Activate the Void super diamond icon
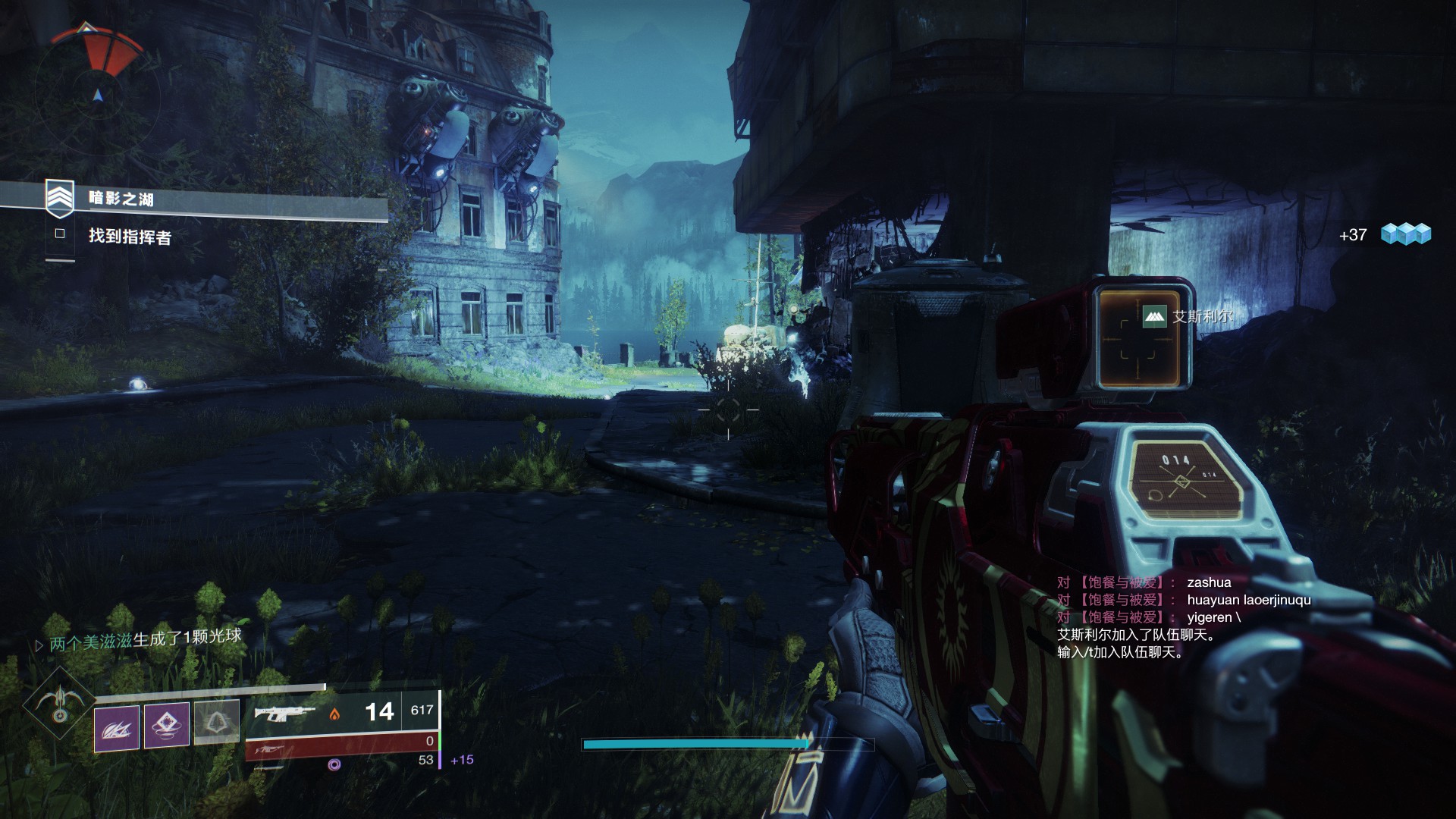The width and height of the screenshot is (1456, 819). [x=58, y=703]
